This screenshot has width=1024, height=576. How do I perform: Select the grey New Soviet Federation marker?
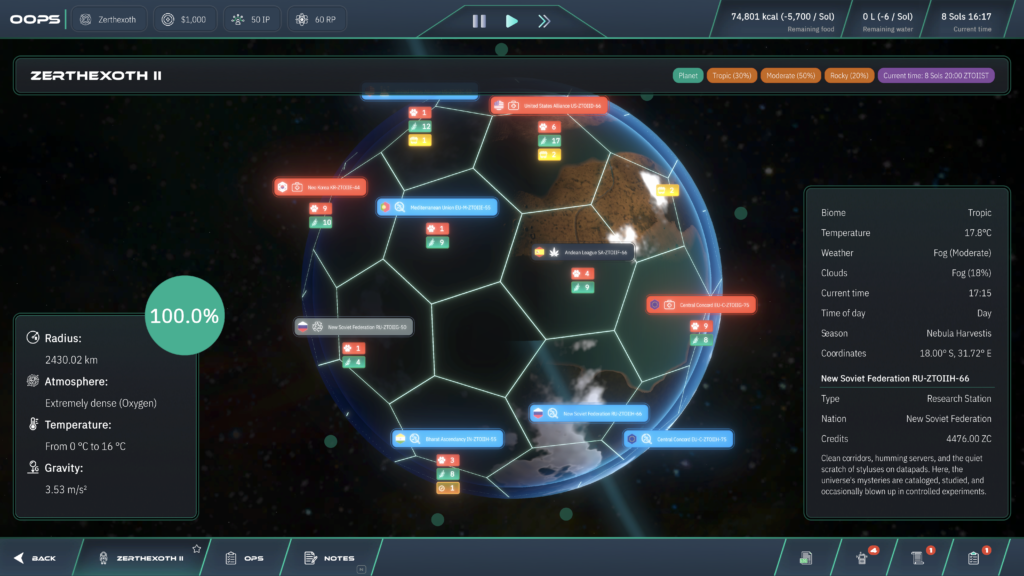[x=353, y=326]
